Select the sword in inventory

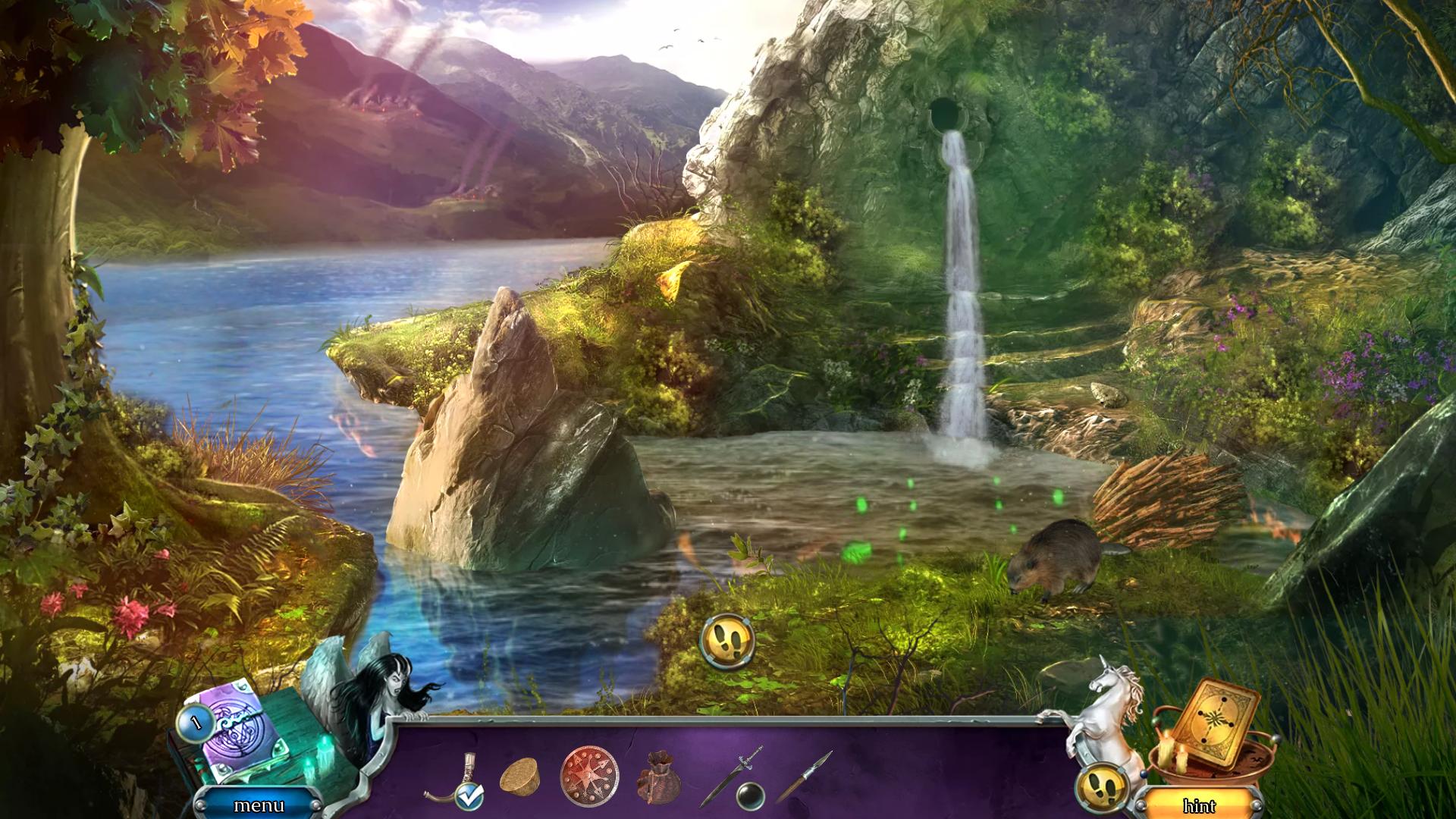(730, 775)
